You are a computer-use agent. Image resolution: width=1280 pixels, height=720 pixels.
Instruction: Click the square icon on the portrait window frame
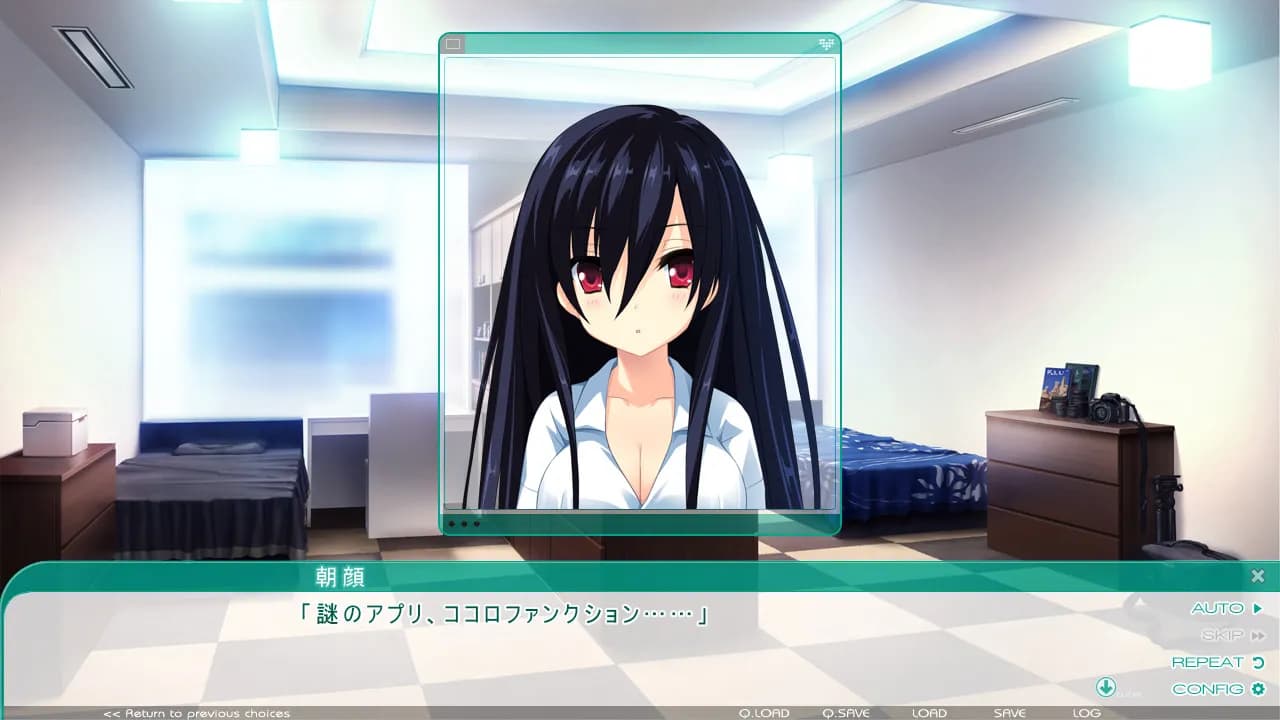453,43
